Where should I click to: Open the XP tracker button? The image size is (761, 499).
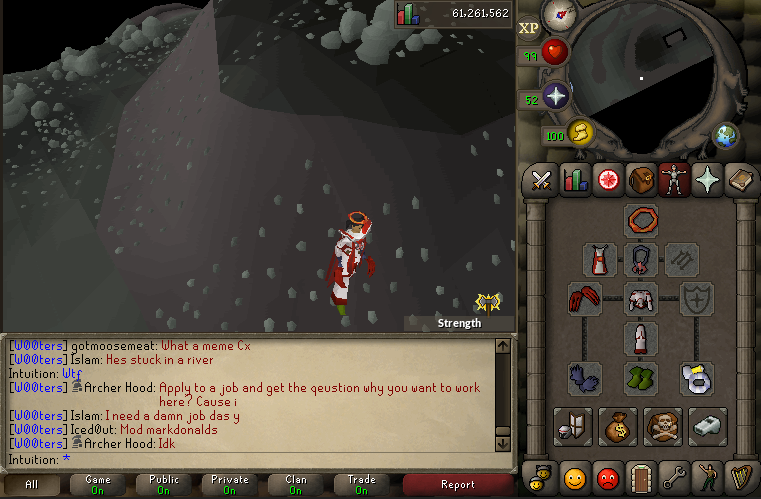529,28
